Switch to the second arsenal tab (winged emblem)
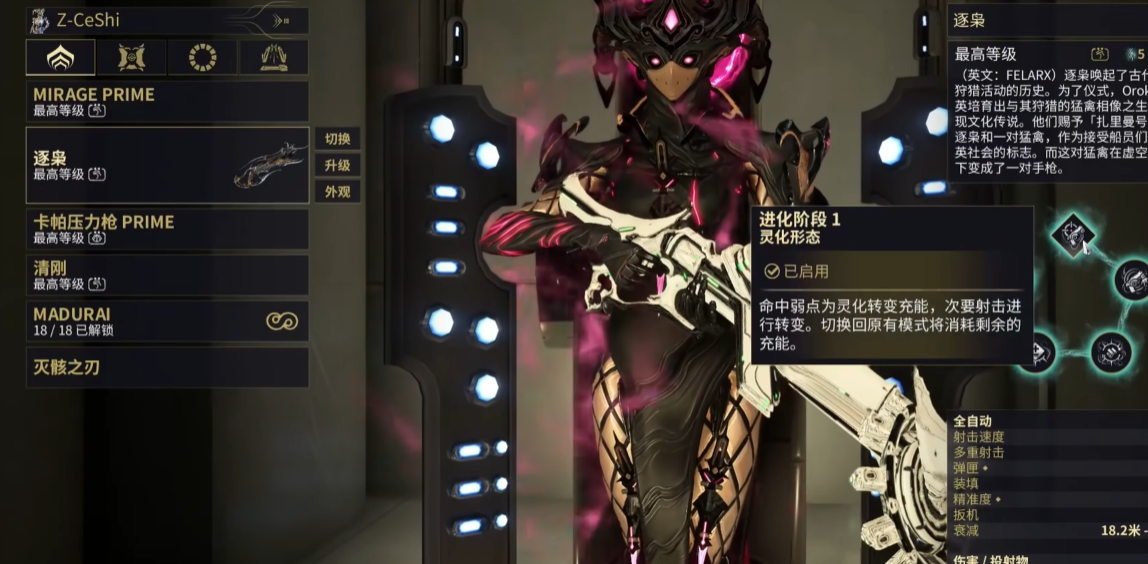The height and width of the screenshot is (564, 1148). 132,58
